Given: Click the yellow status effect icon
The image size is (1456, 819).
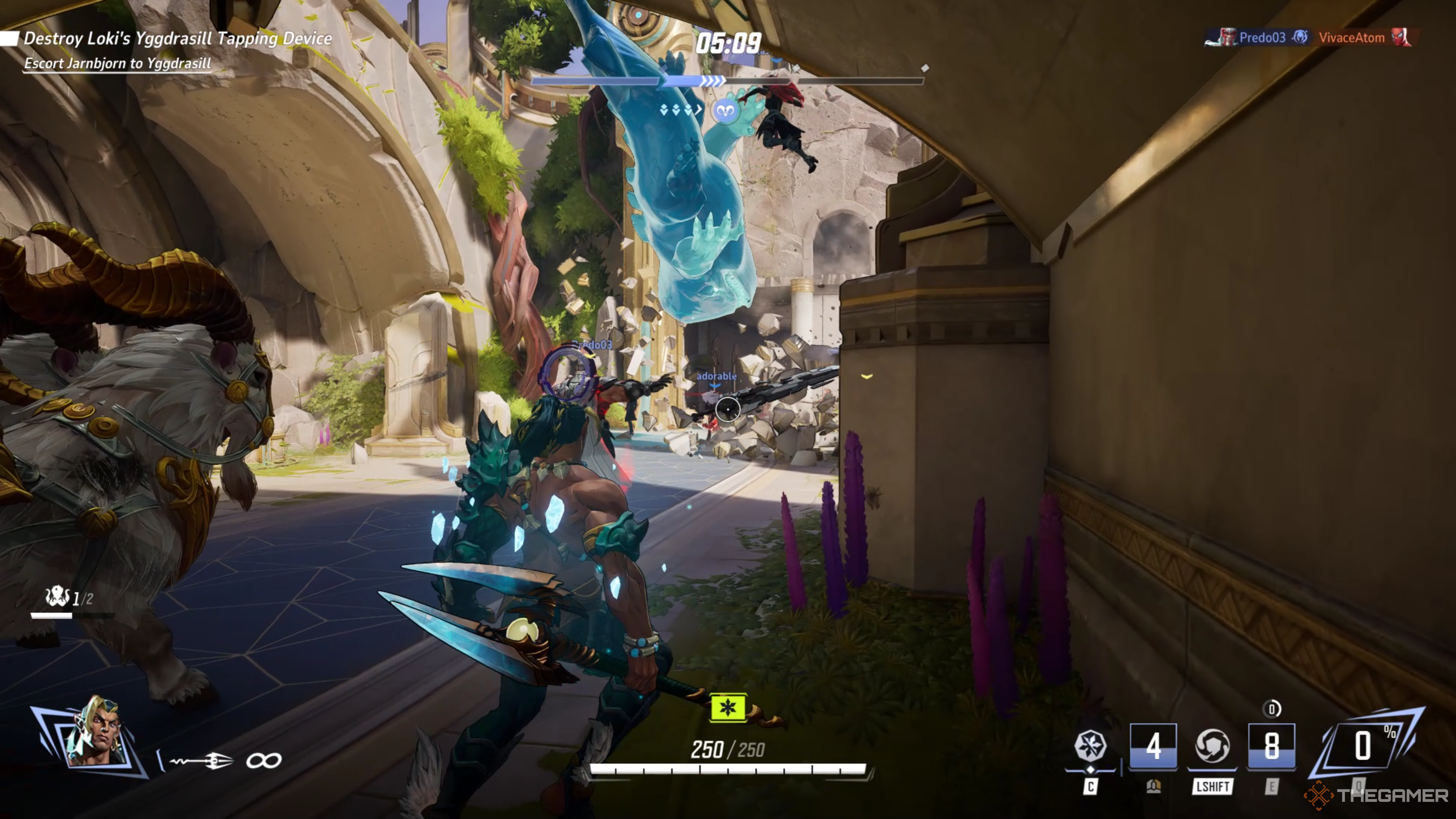Looking at the screenshot, I should (728, 707).
